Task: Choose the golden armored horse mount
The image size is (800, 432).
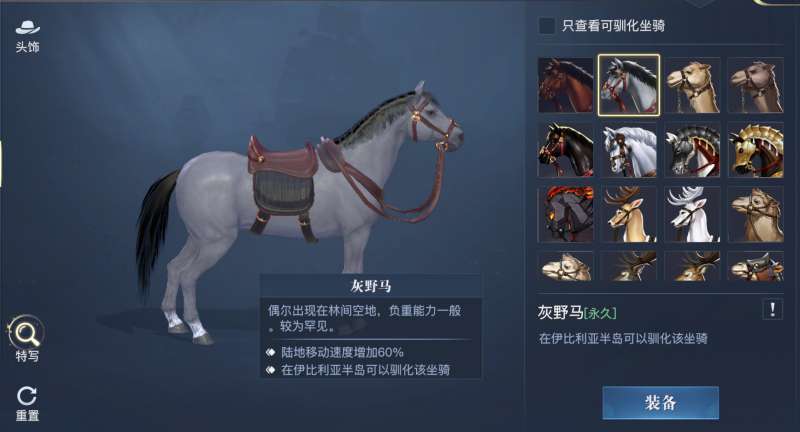Action: [x=755, y=150]
